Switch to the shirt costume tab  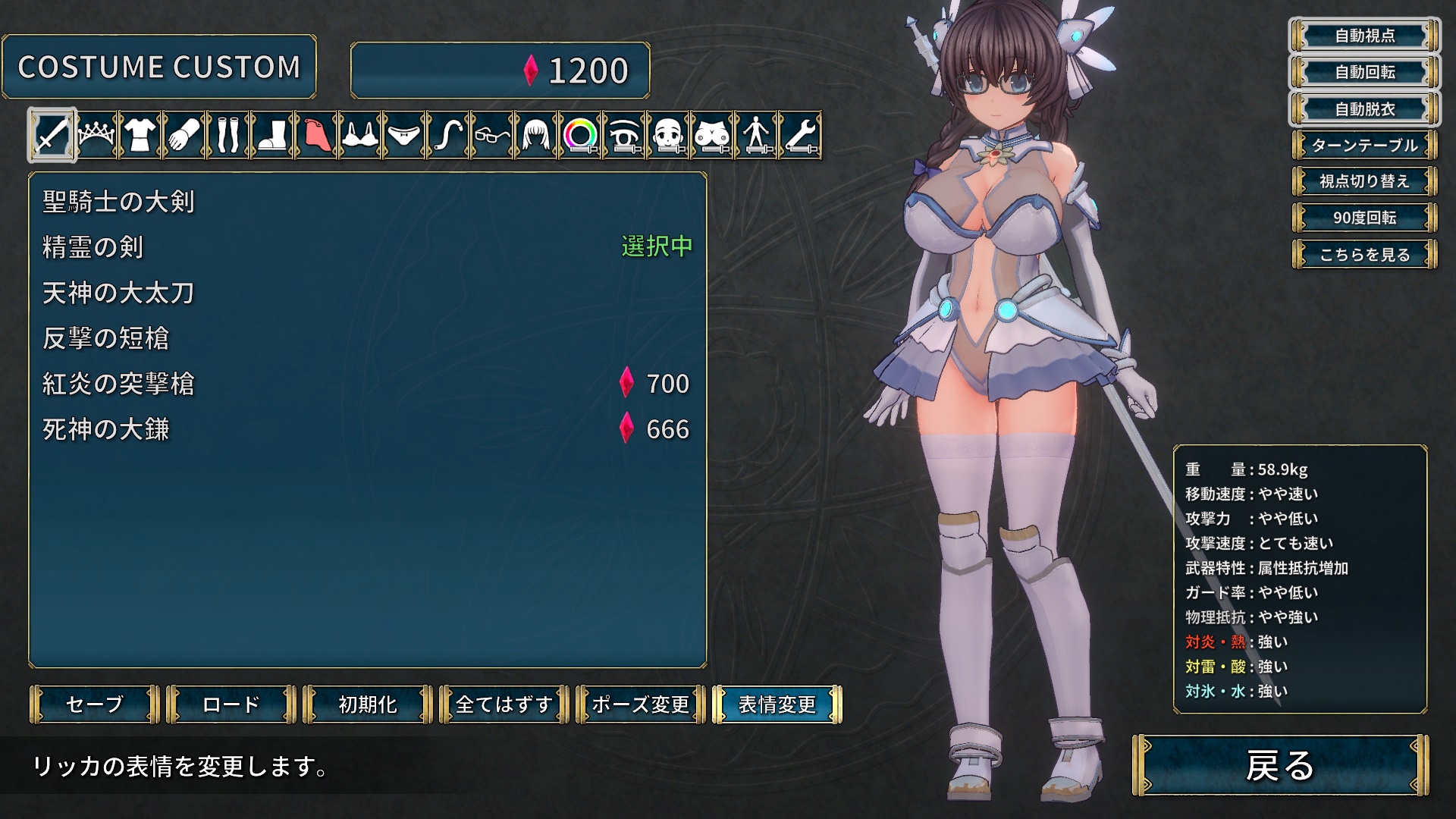140,136
